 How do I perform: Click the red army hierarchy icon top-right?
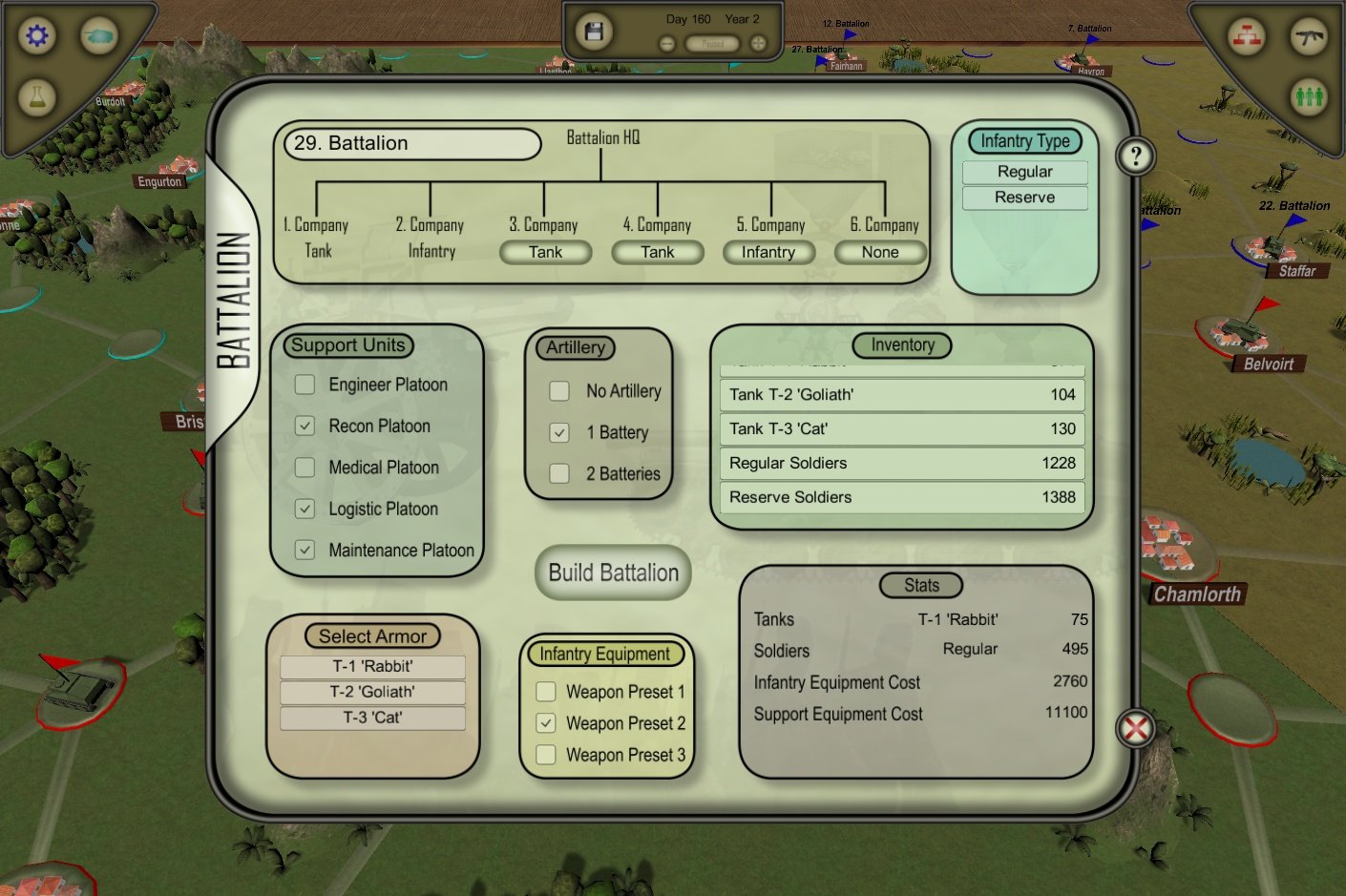1245,36
